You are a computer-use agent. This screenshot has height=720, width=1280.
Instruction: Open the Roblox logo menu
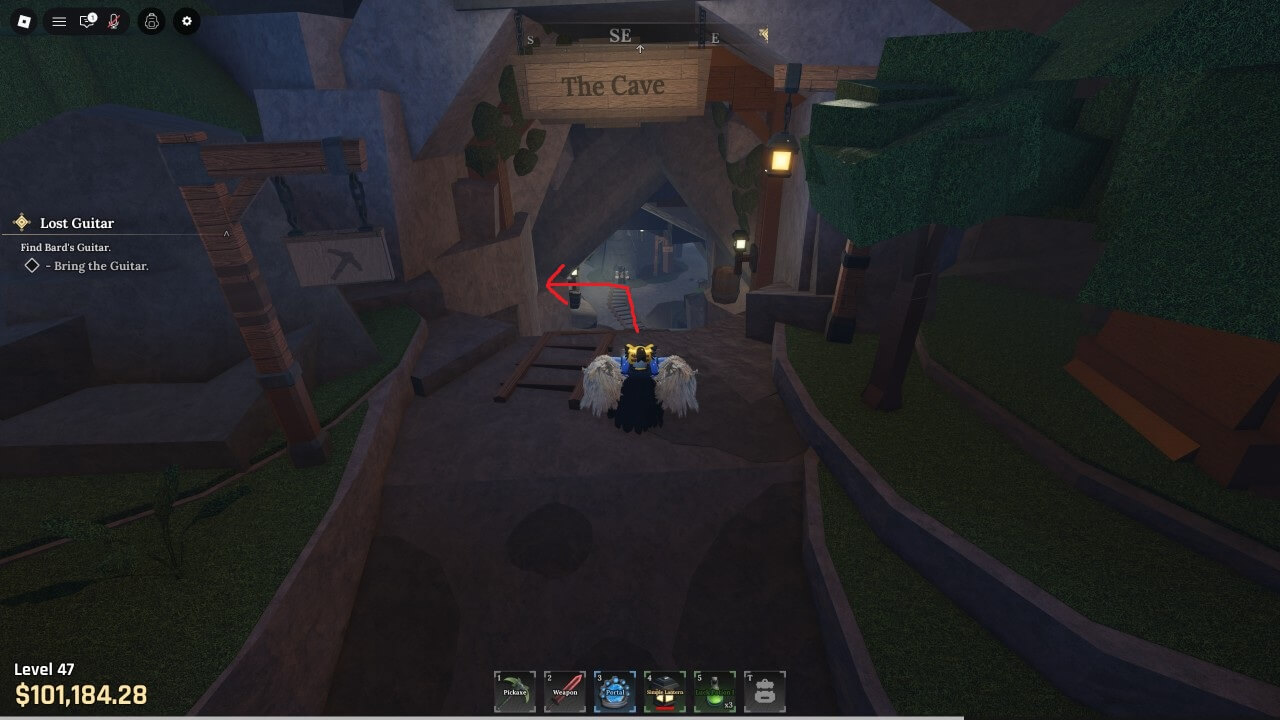(26, 21)
